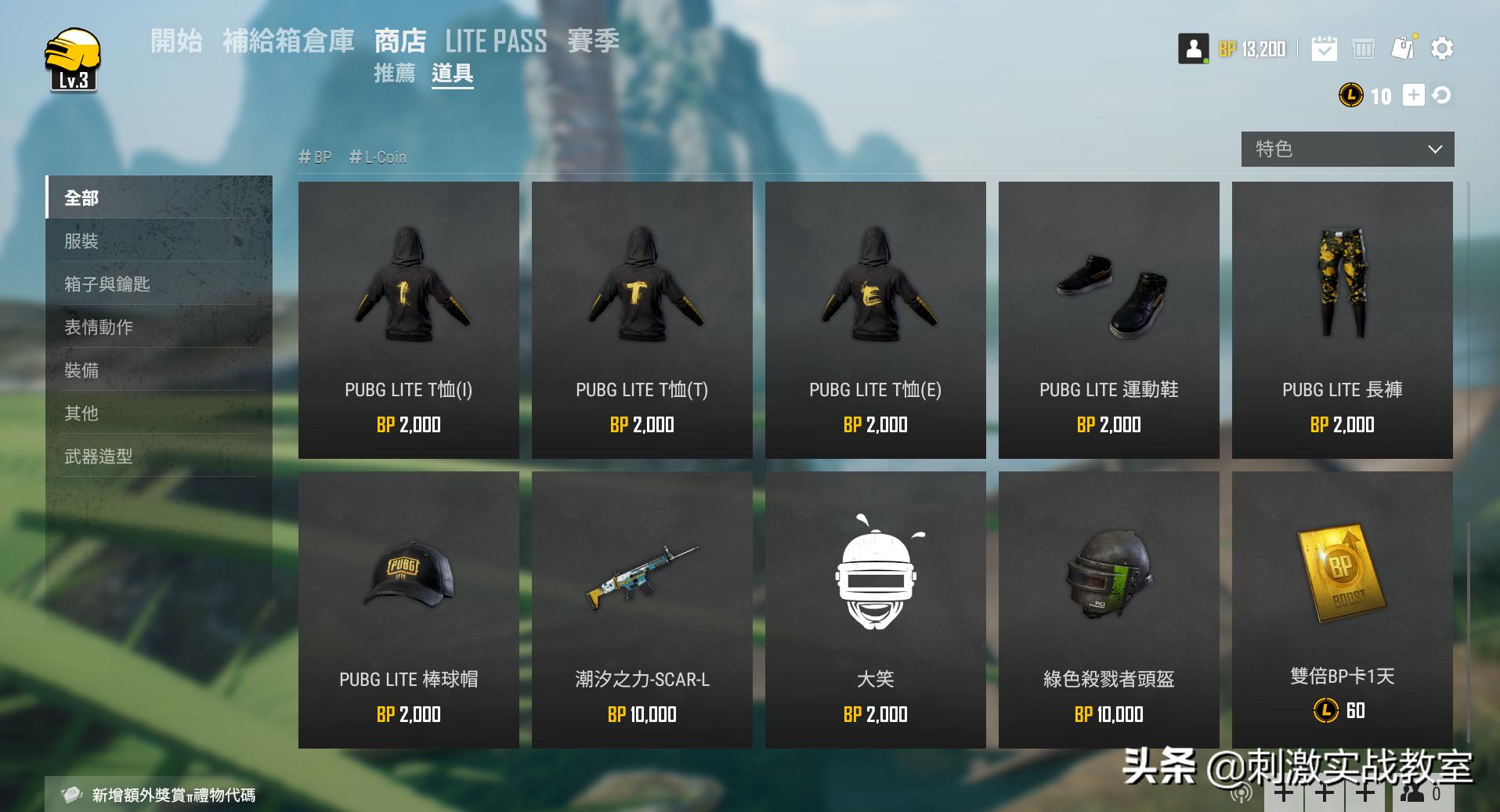Filter store items by the #L-Coin tag
Screen dimensions: 1500x812
pos(378,157)
